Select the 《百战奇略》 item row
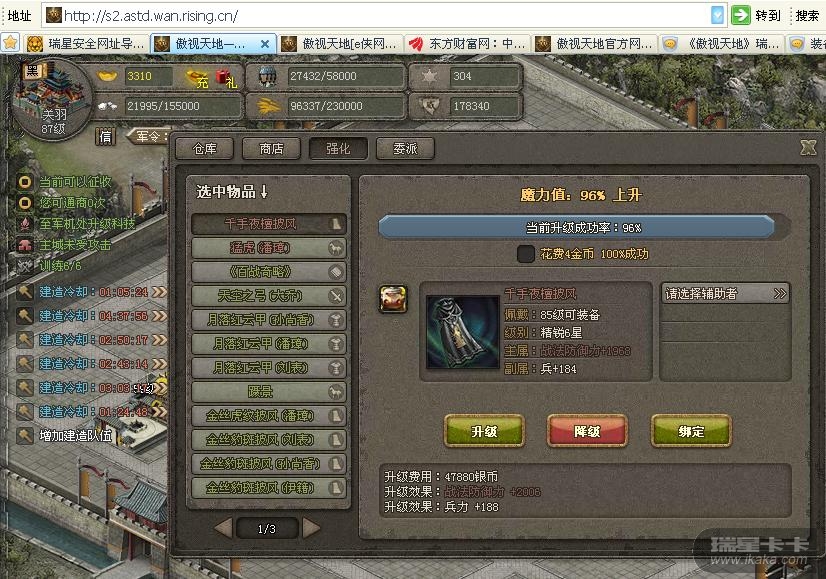This screenshot has width=826, height=579. [269, 271]
